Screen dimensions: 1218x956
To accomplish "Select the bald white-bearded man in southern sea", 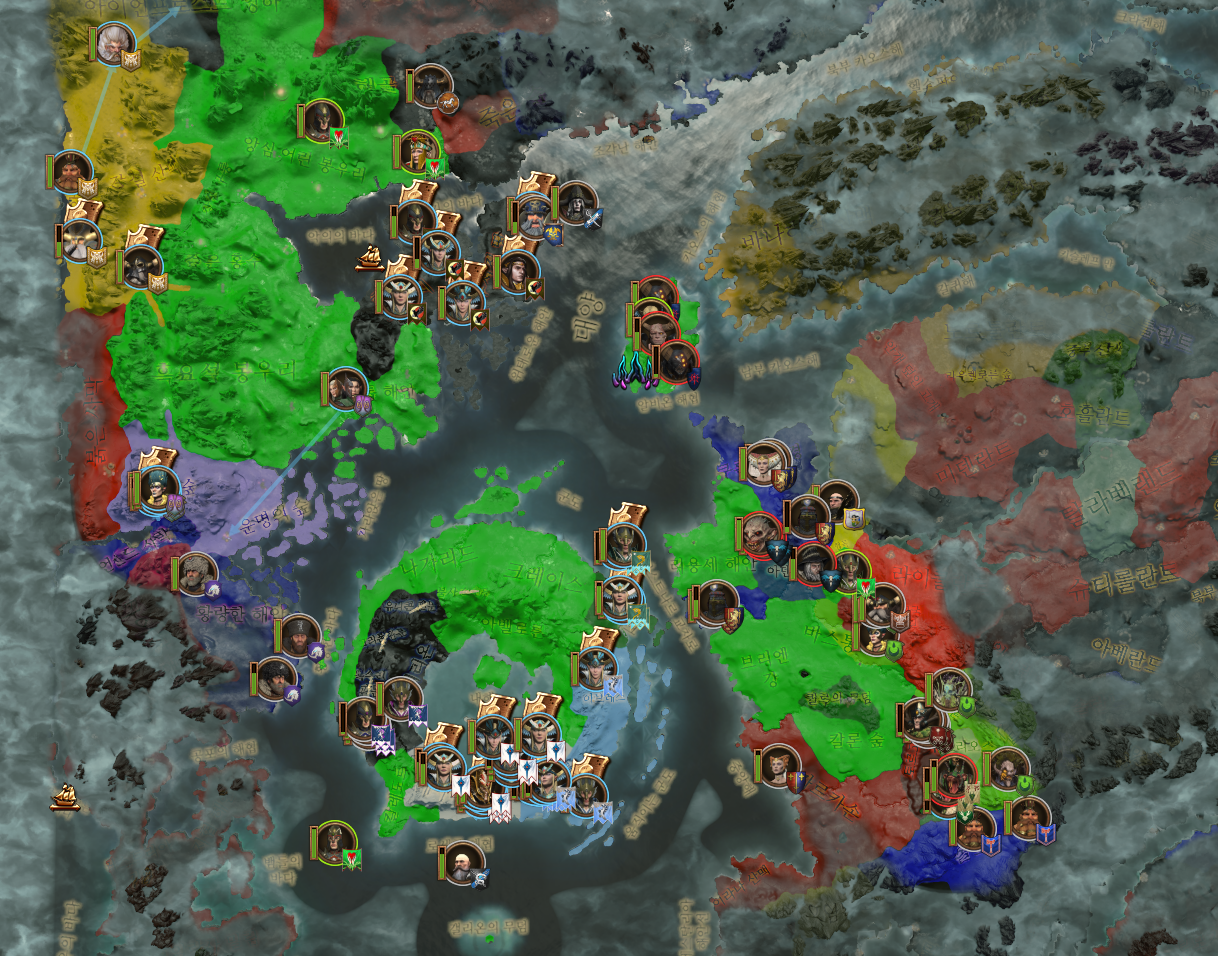I will pyautogui.click(x=461, y=862).
